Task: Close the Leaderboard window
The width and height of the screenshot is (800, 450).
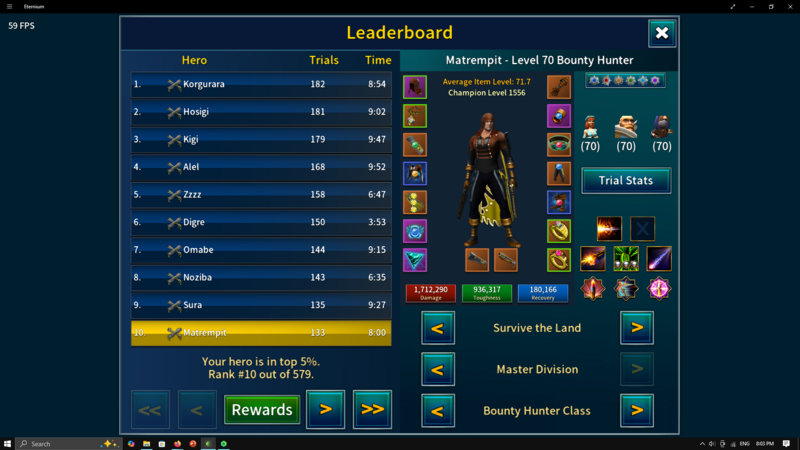Action: [x=662, y=33]
